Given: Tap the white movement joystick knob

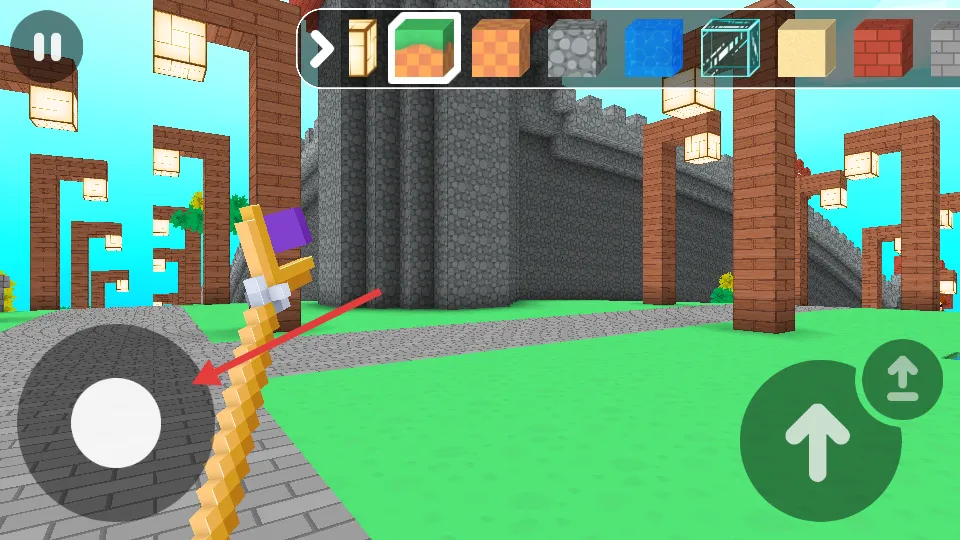Looking at the screenshot, I should (x=116, y=423).
